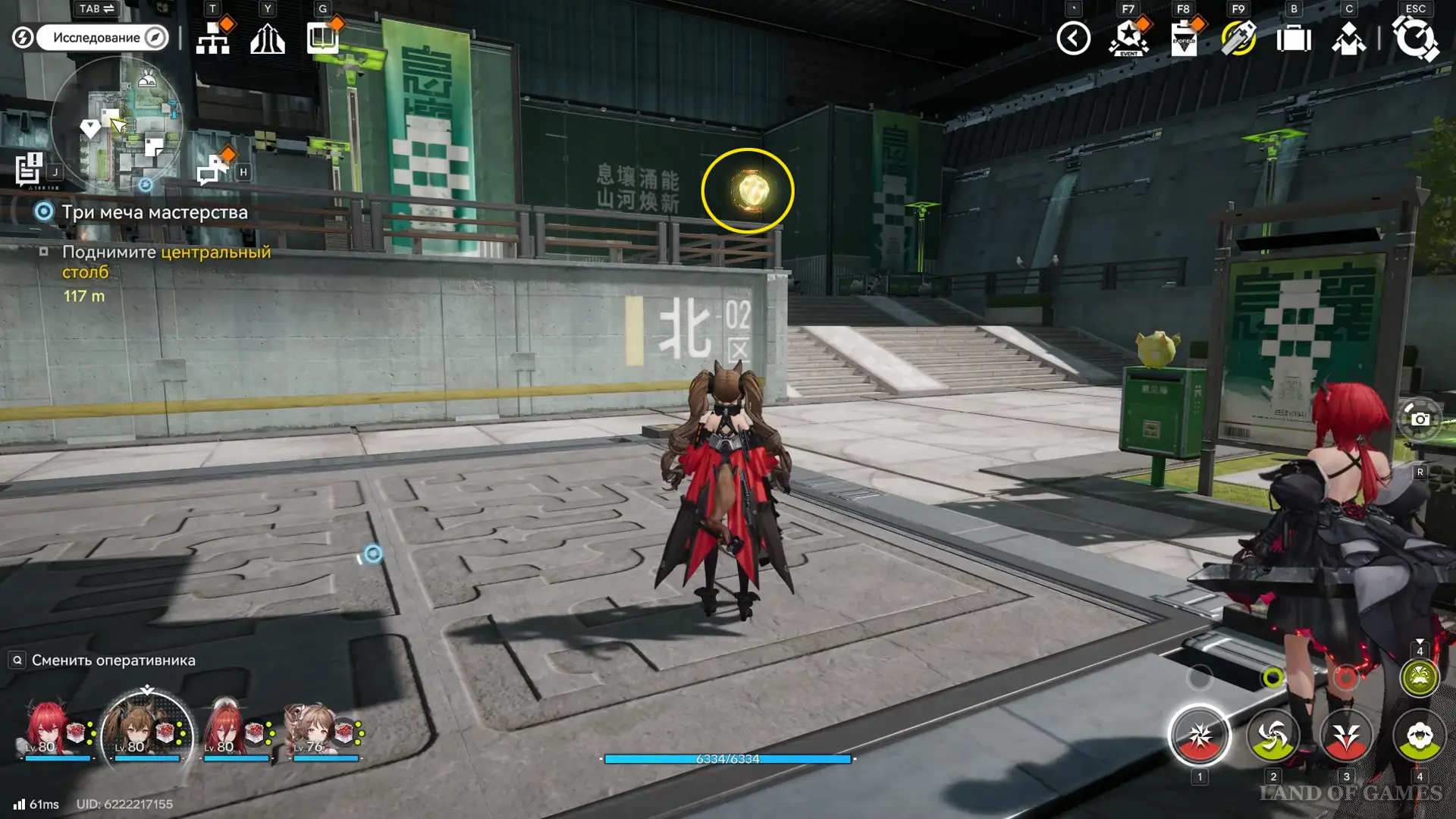
Task: Toggle the Исследование mode switch
Action: click(99, 37)
